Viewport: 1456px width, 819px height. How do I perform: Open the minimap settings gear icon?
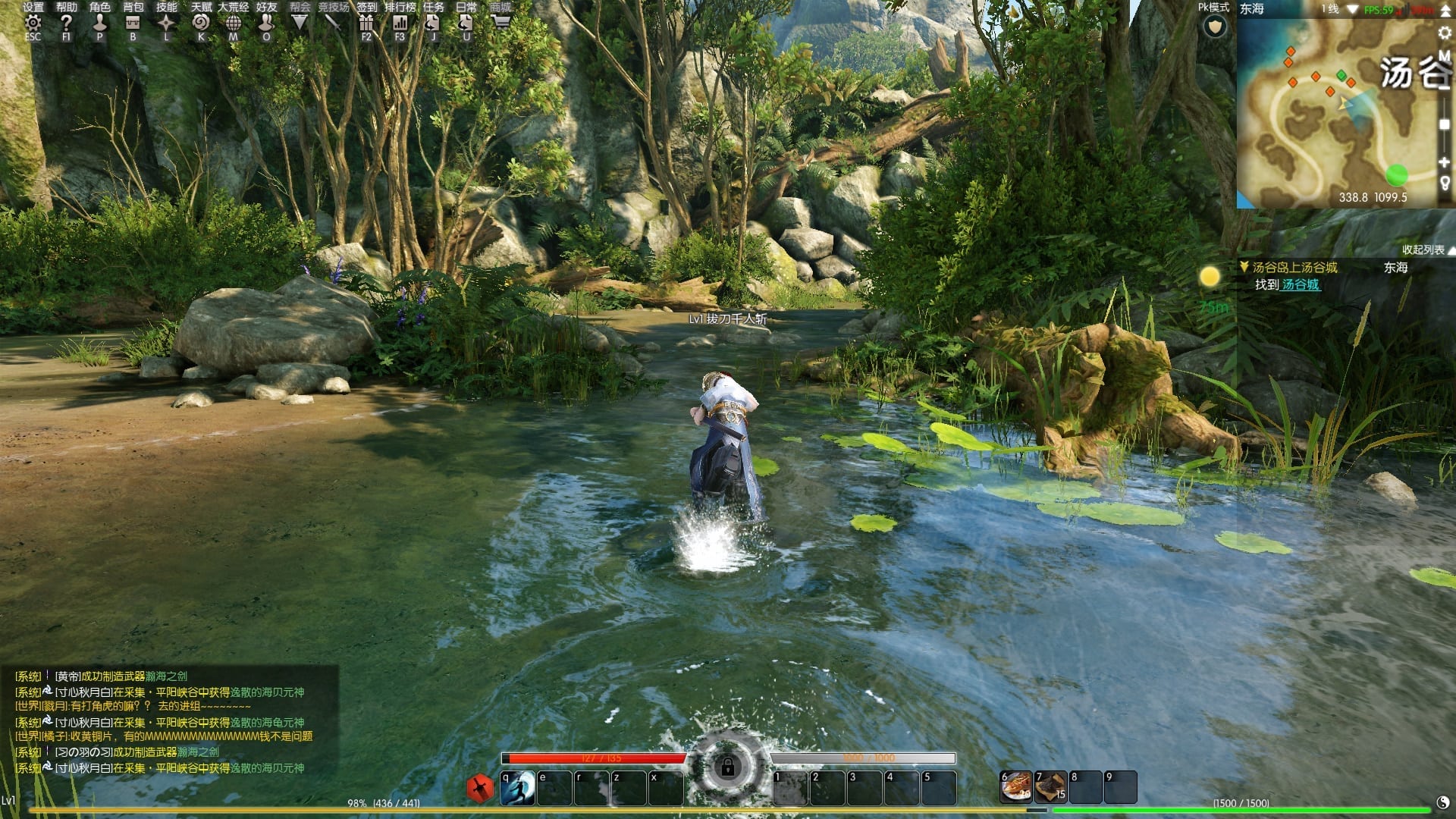click(1445, 32)
